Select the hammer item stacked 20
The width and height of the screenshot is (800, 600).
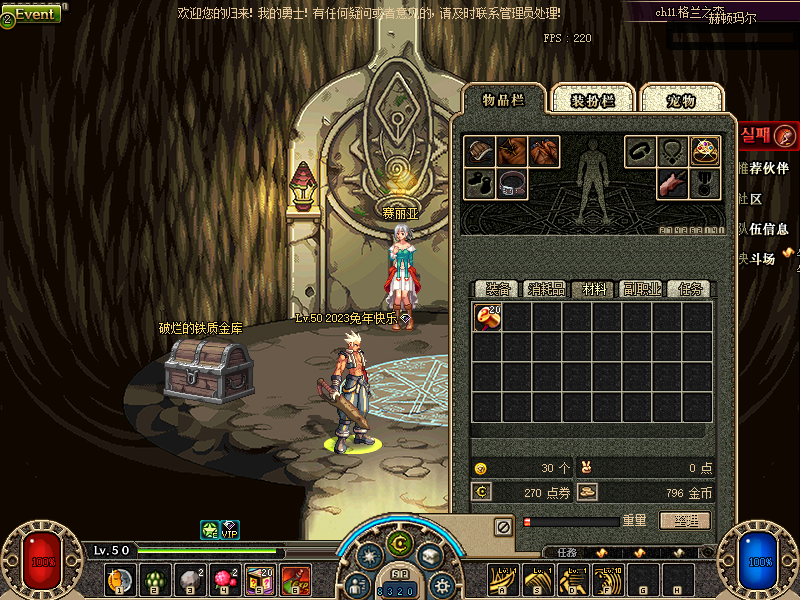coord(487,317)
